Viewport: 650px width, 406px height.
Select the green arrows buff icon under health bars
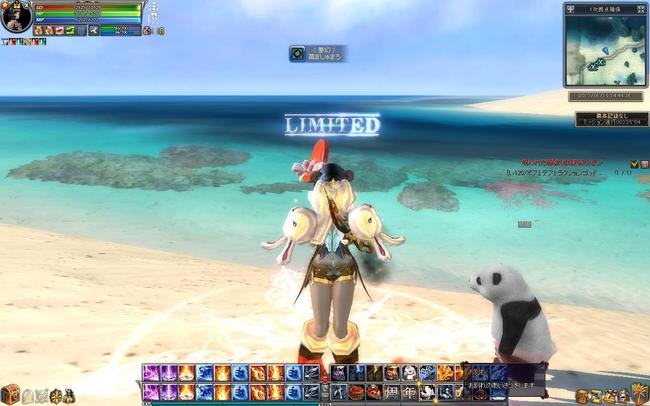(70, 31)
